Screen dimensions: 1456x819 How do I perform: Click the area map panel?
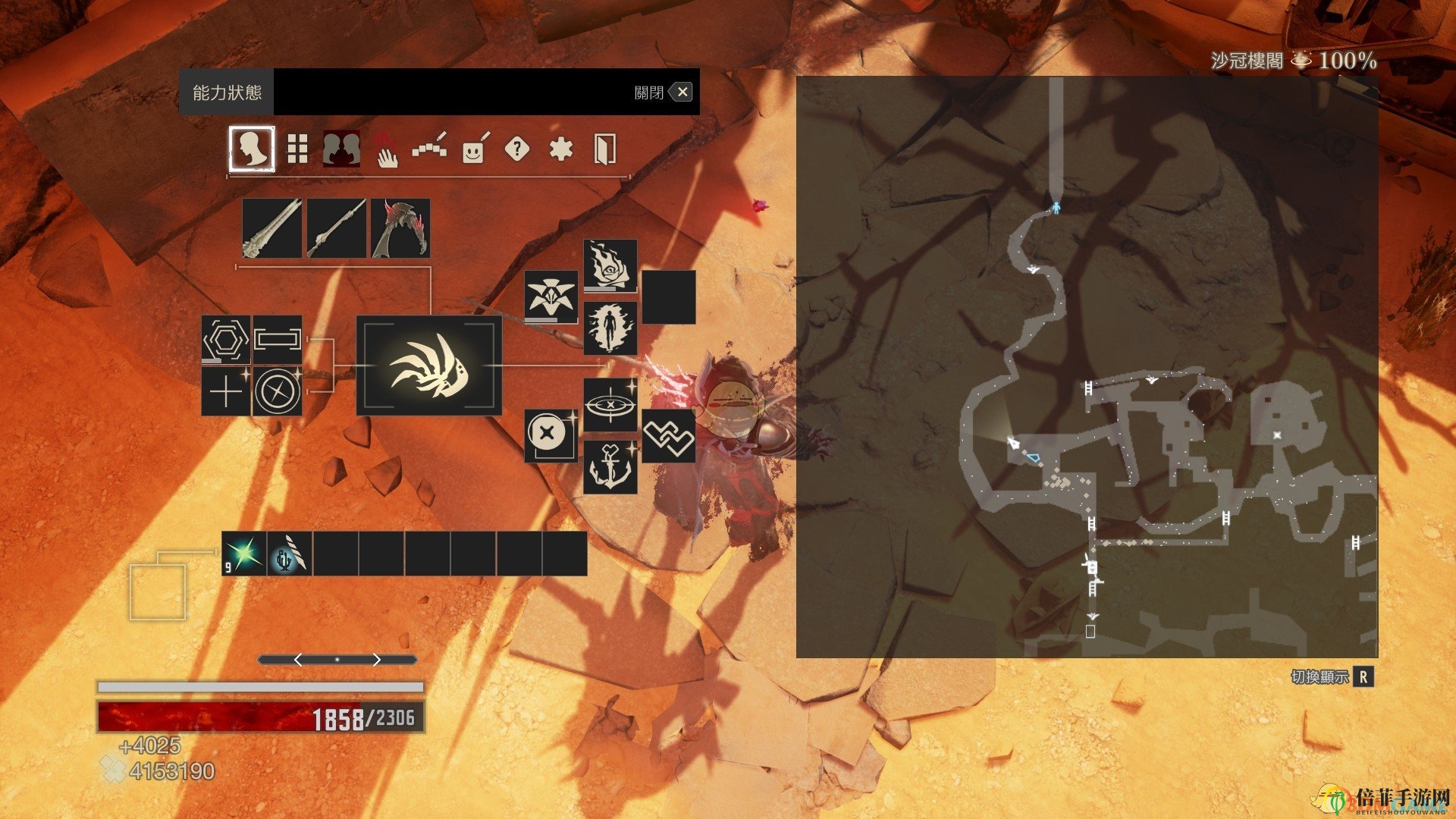coord(1087,366)
